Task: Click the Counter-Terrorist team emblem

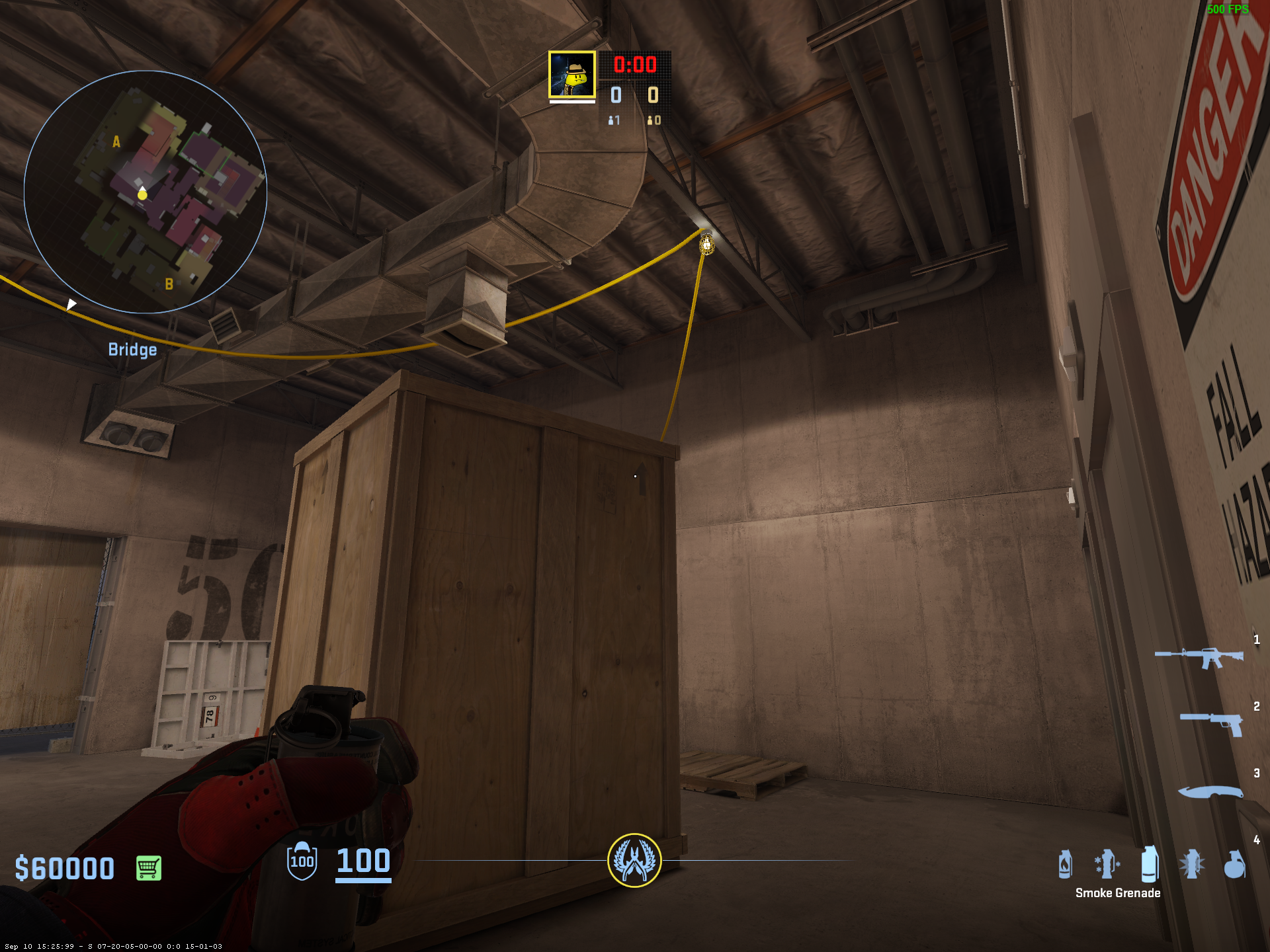Action: coord(634,860)
